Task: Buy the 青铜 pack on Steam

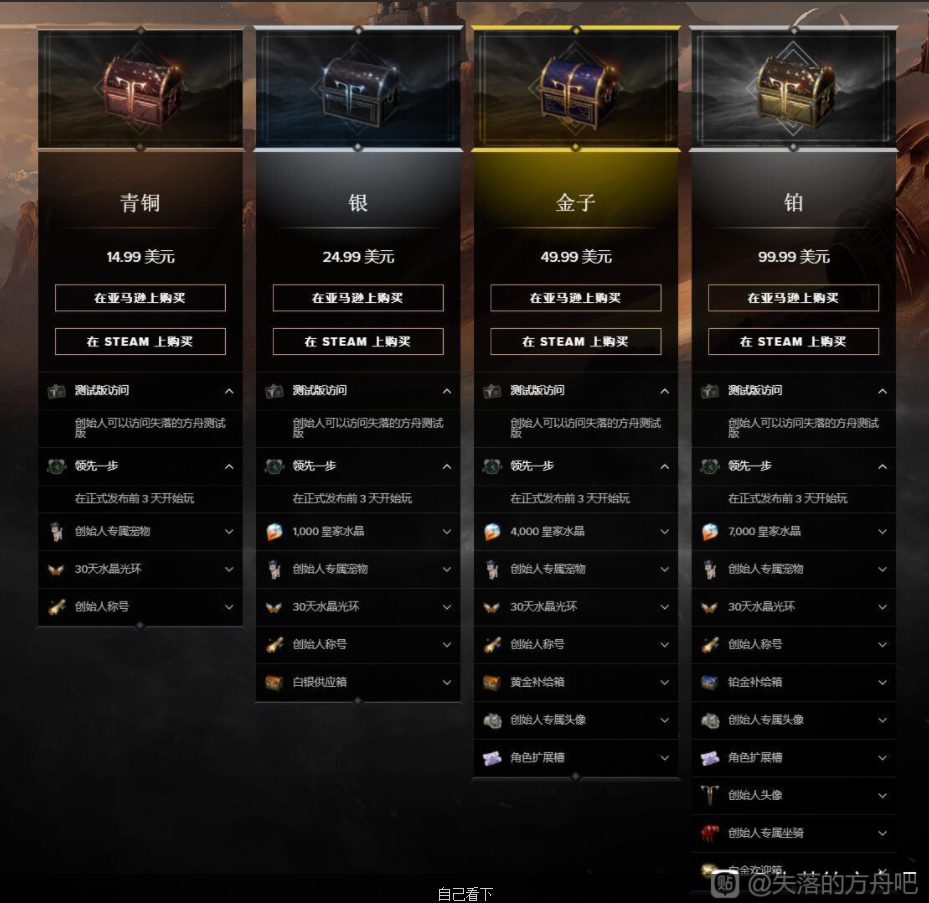Action: pyautogui.click(x=140, y=341)
